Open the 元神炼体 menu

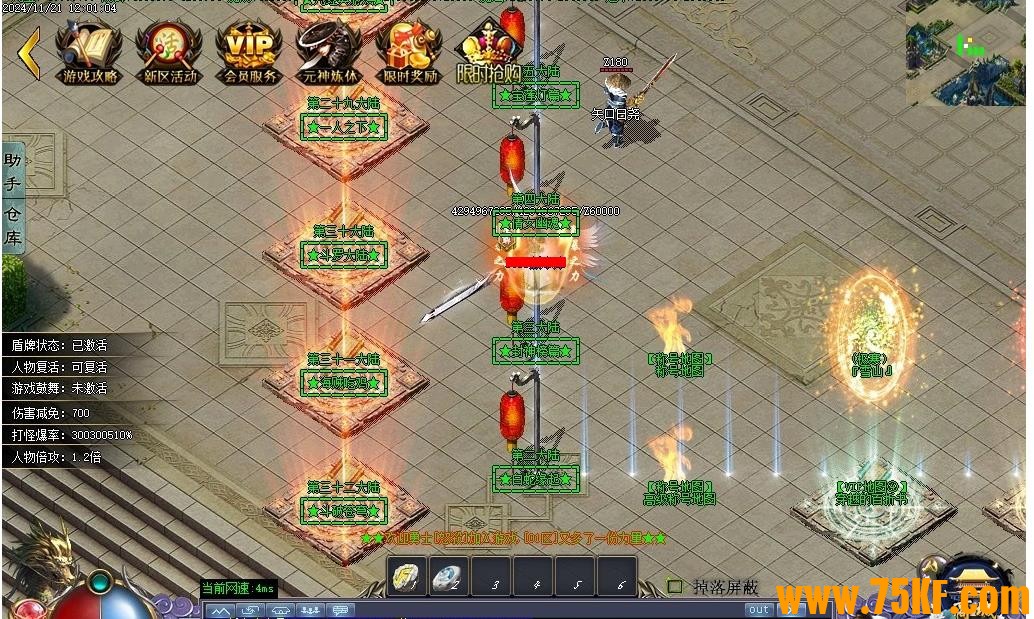pyautogui.click(x=329, y=52)
